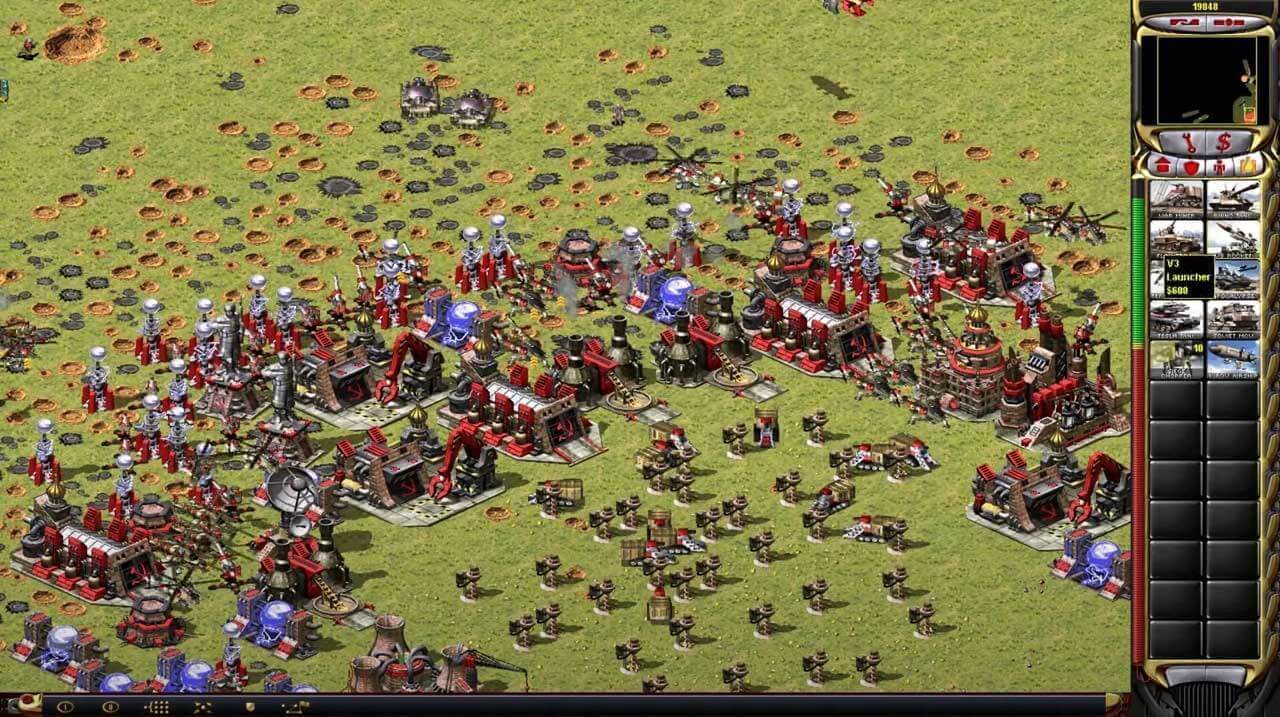Viewport: 1280px width, 717px height.
Task: Select control group 1 on the command bar
Action: pyautogui.click(x=66, y=707)
